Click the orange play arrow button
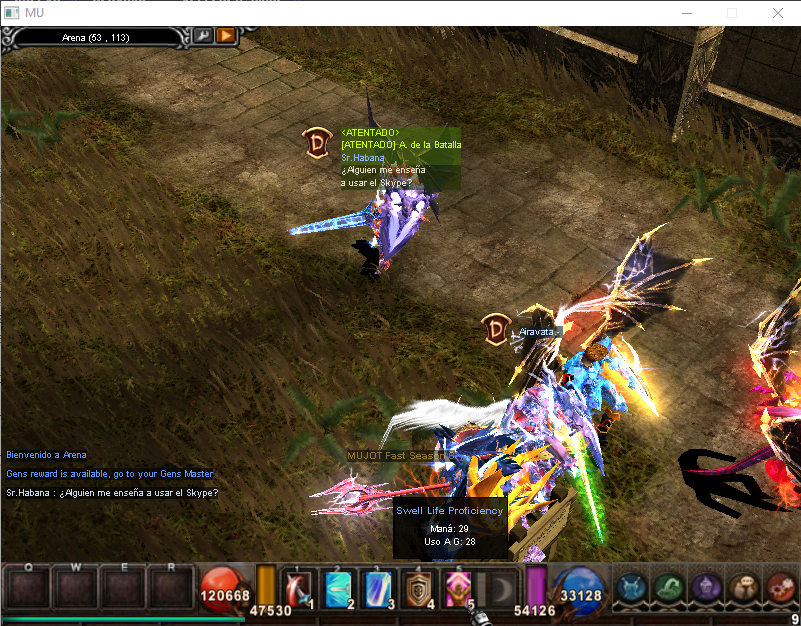 coord(225,36)
